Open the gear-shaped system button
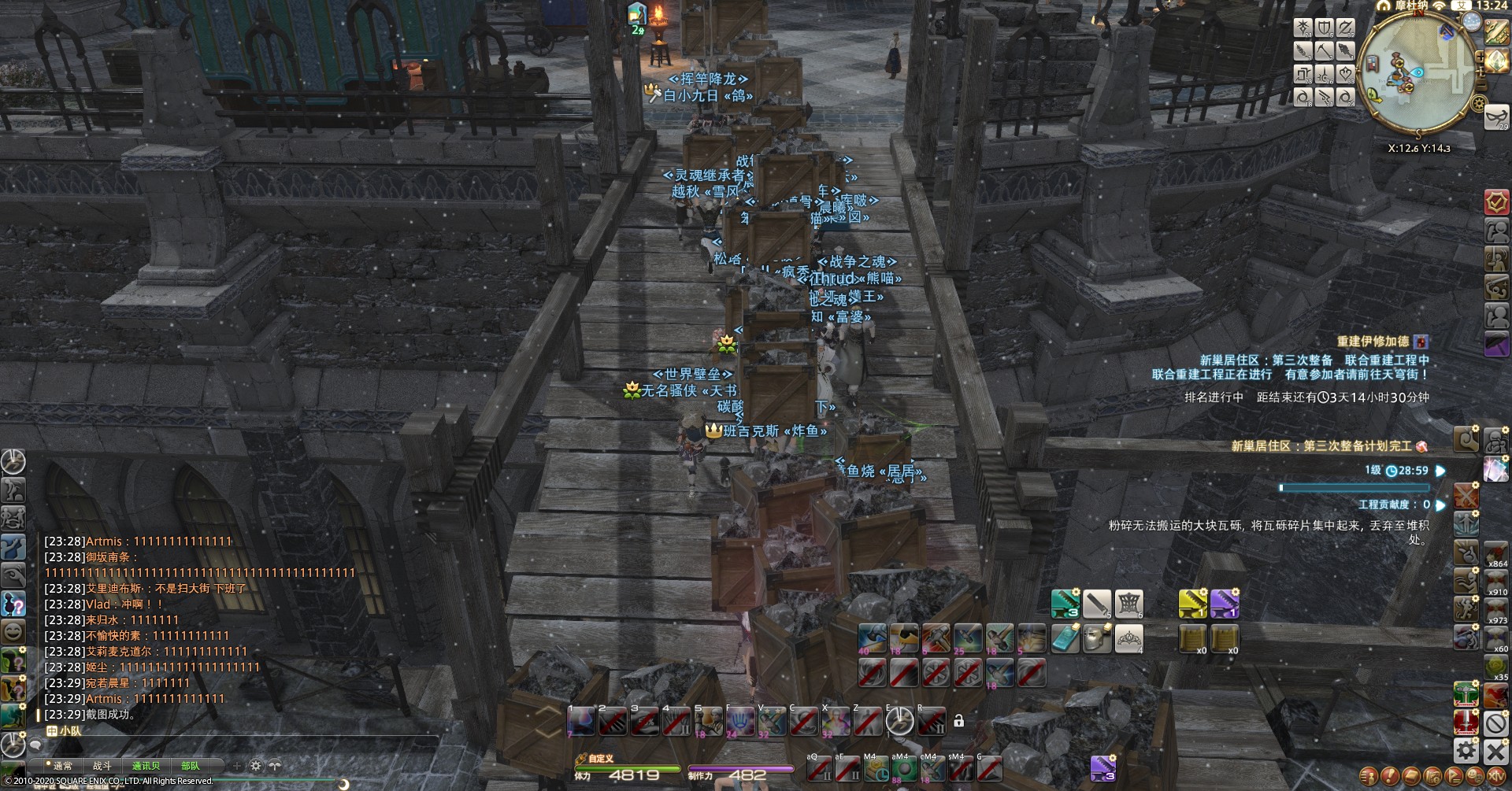 point(1466,750)
